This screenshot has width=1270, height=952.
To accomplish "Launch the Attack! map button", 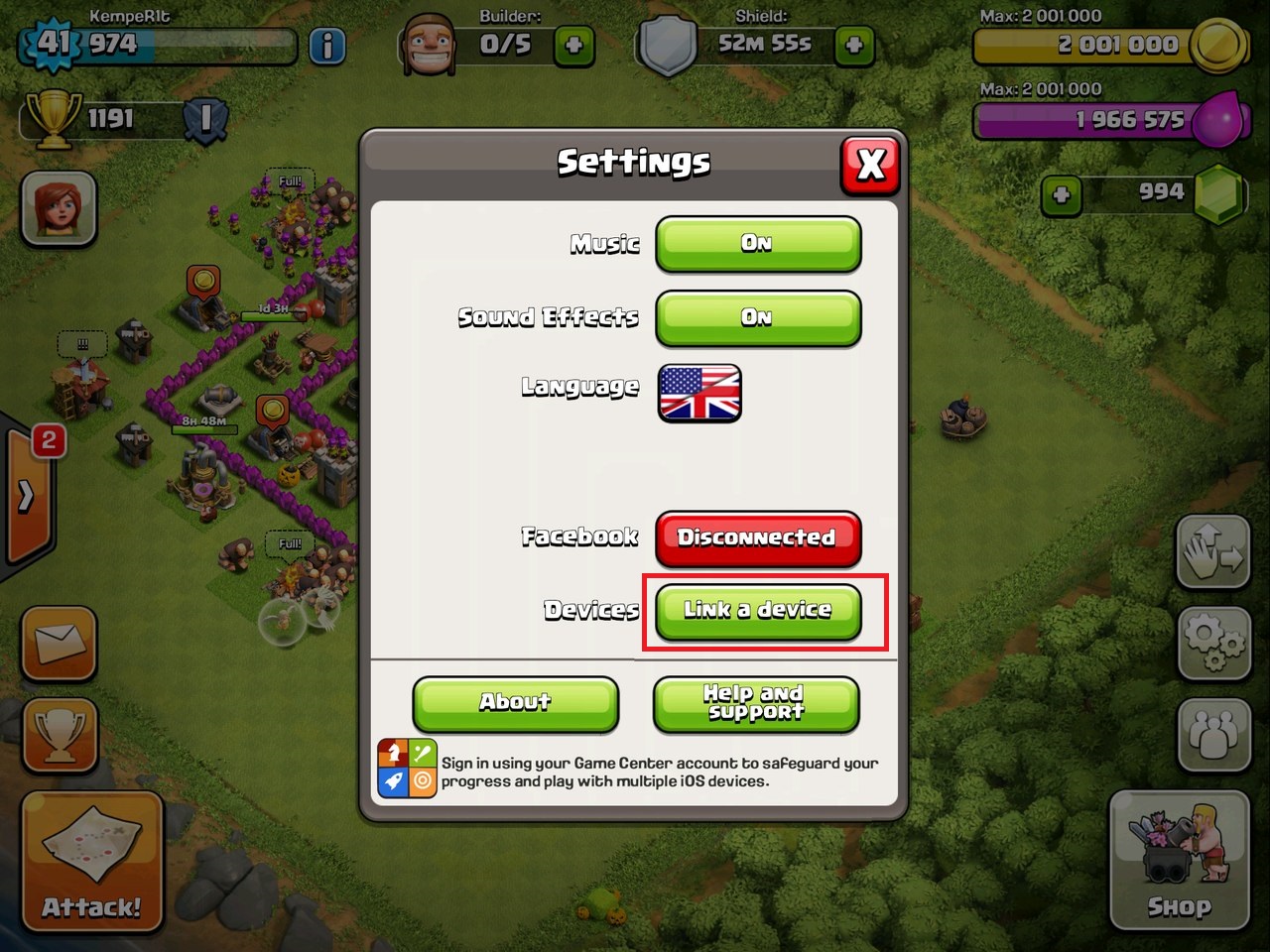I will click(x=91, y=863).
